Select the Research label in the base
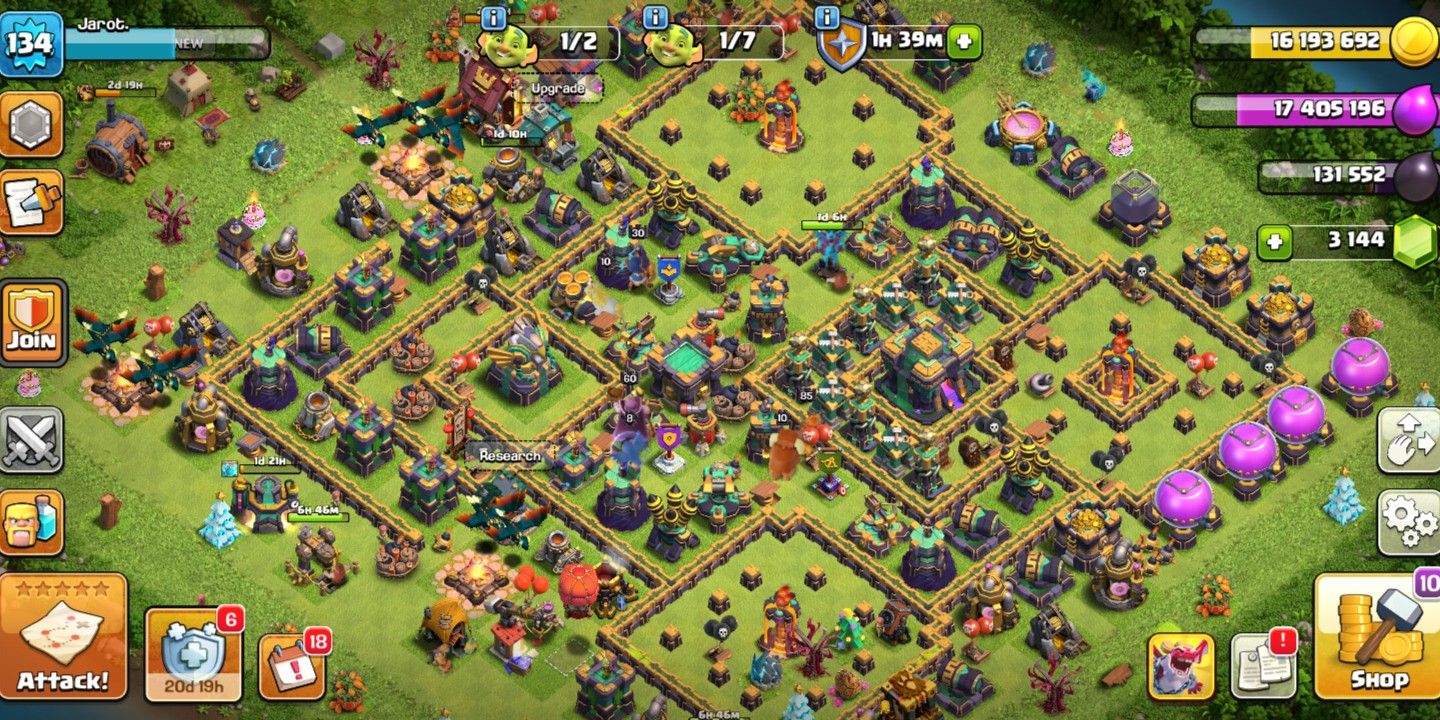The image size is (1440, 720). pyautogui.click(x=510, y=455)
